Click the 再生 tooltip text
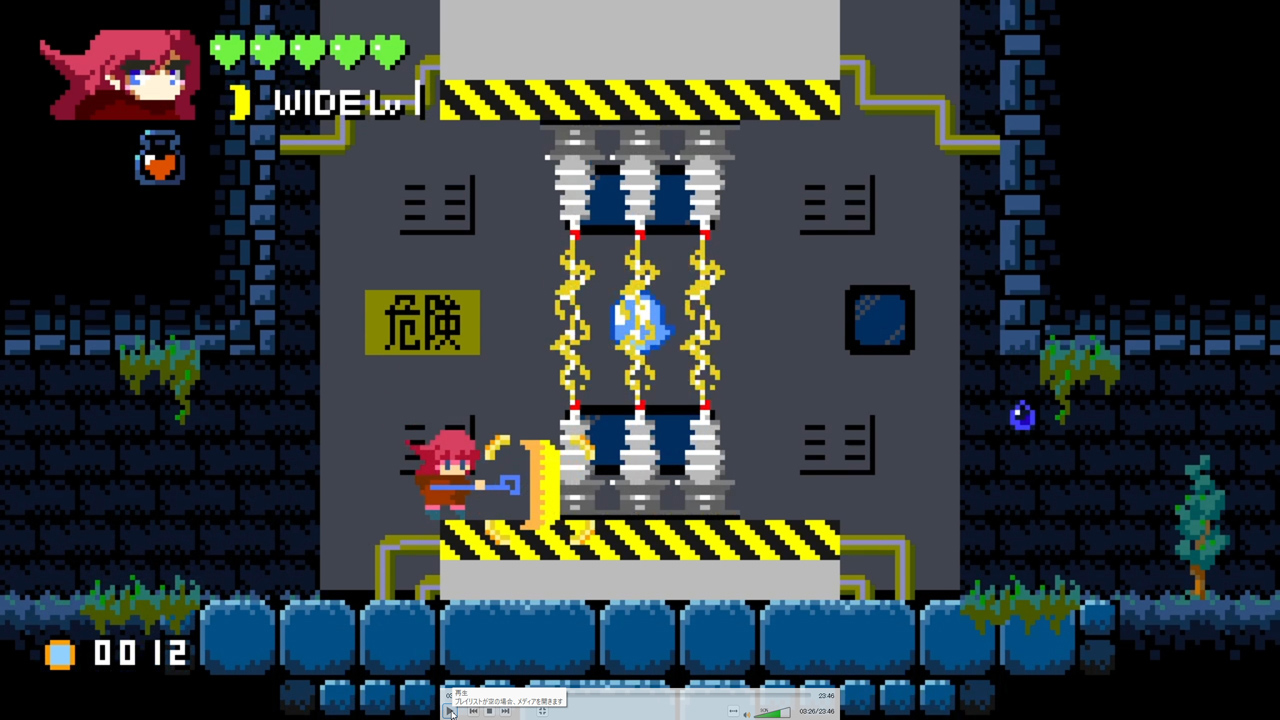Screen dimensions: 1280x720 click(462, 694)
